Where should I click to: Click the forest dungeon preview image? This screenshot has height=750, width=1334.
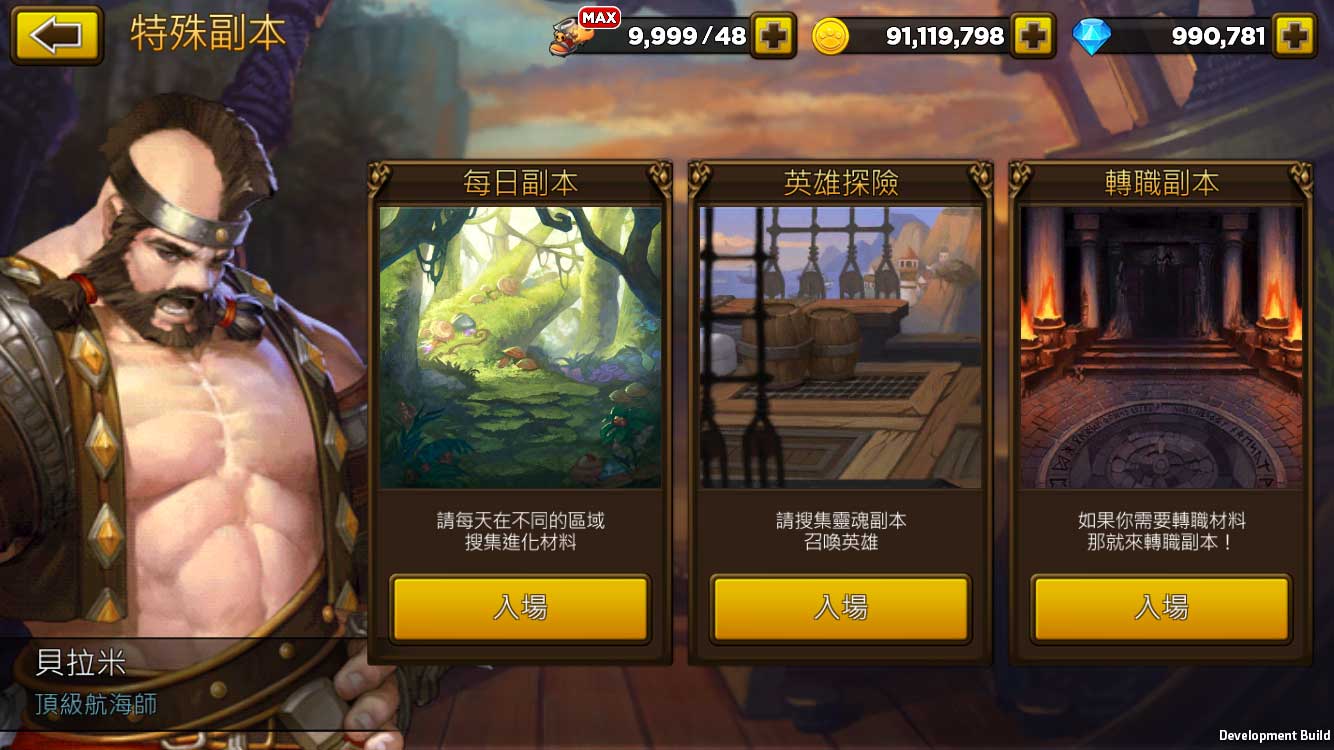520,345
